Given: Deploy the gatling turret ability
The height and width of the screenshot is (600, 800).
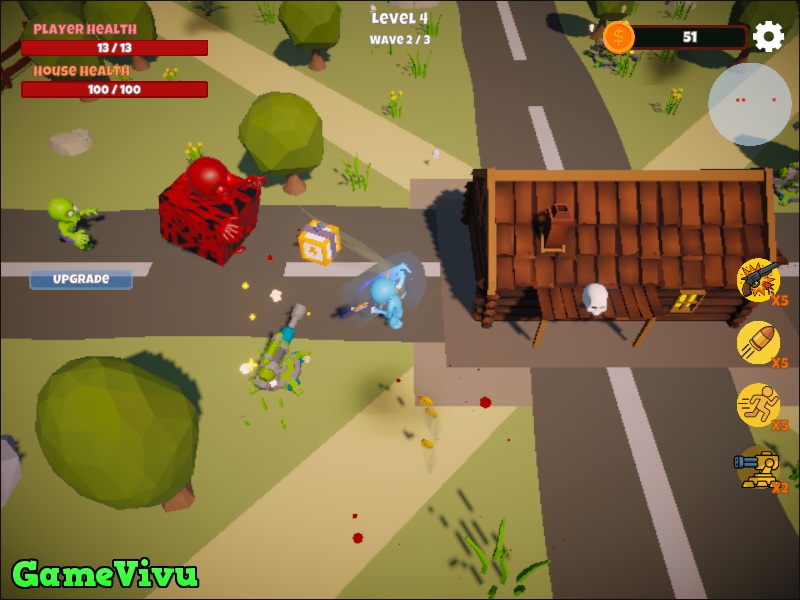Looking at the screenshot, I should 758,467.
